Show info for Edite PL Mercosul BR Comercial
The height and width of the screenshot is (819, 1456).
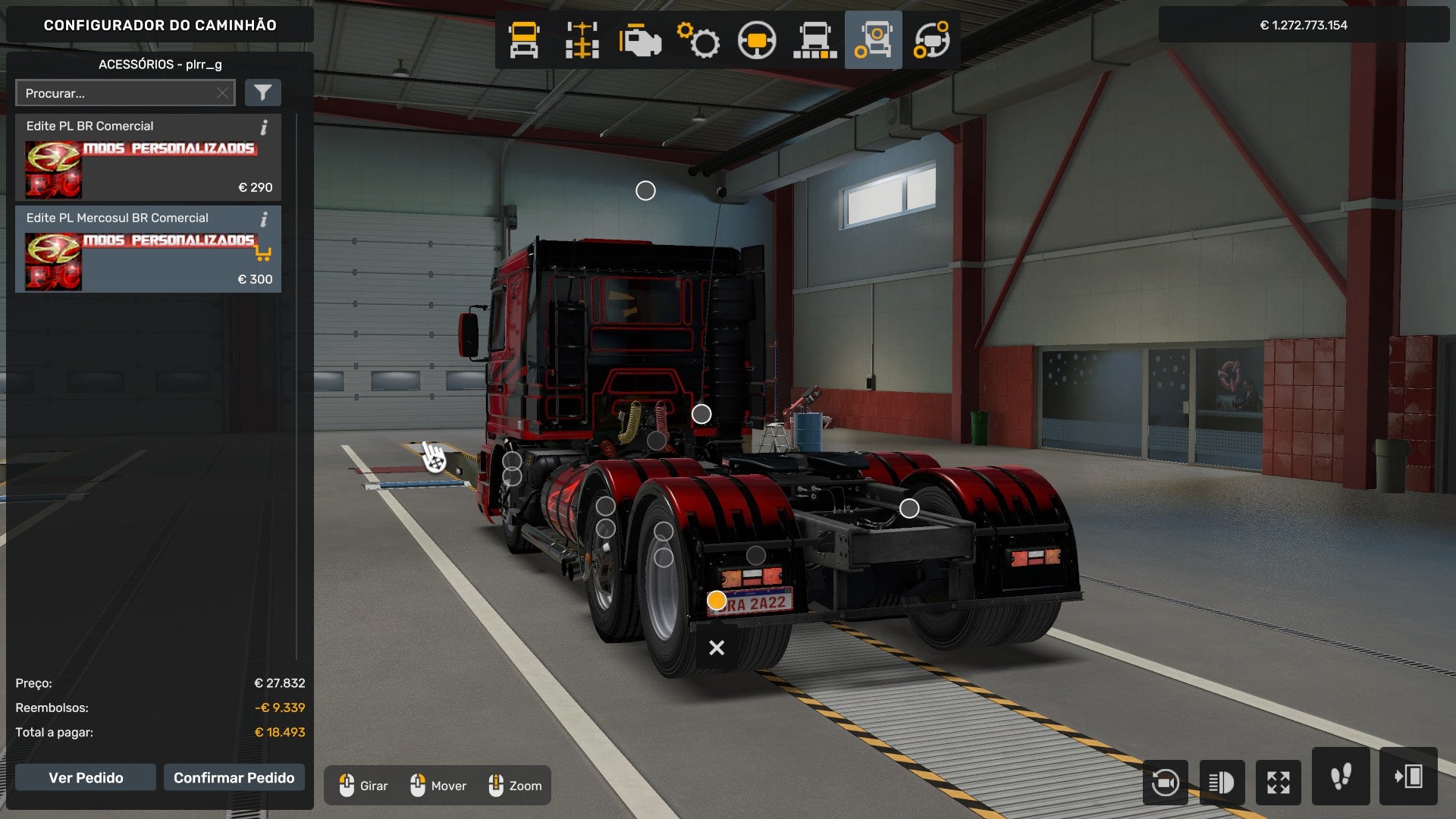click(x=264, y=219)
